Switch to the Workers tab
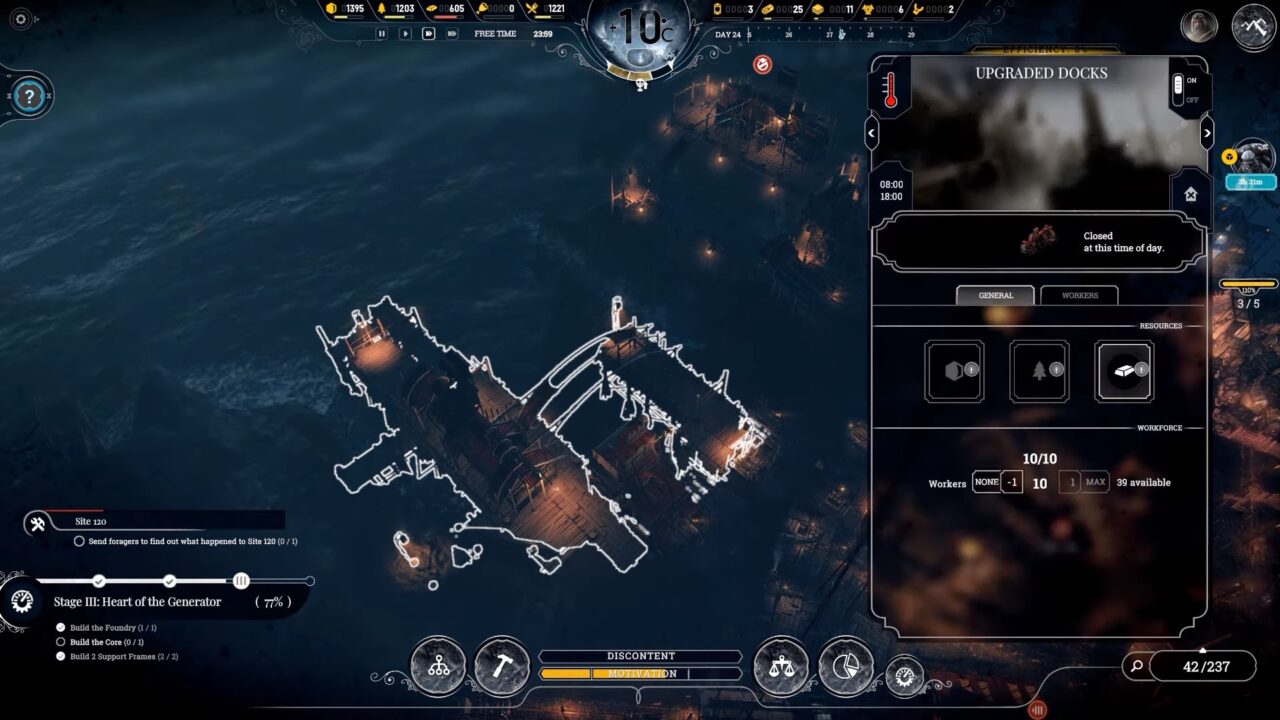 tap(1079, 295)
